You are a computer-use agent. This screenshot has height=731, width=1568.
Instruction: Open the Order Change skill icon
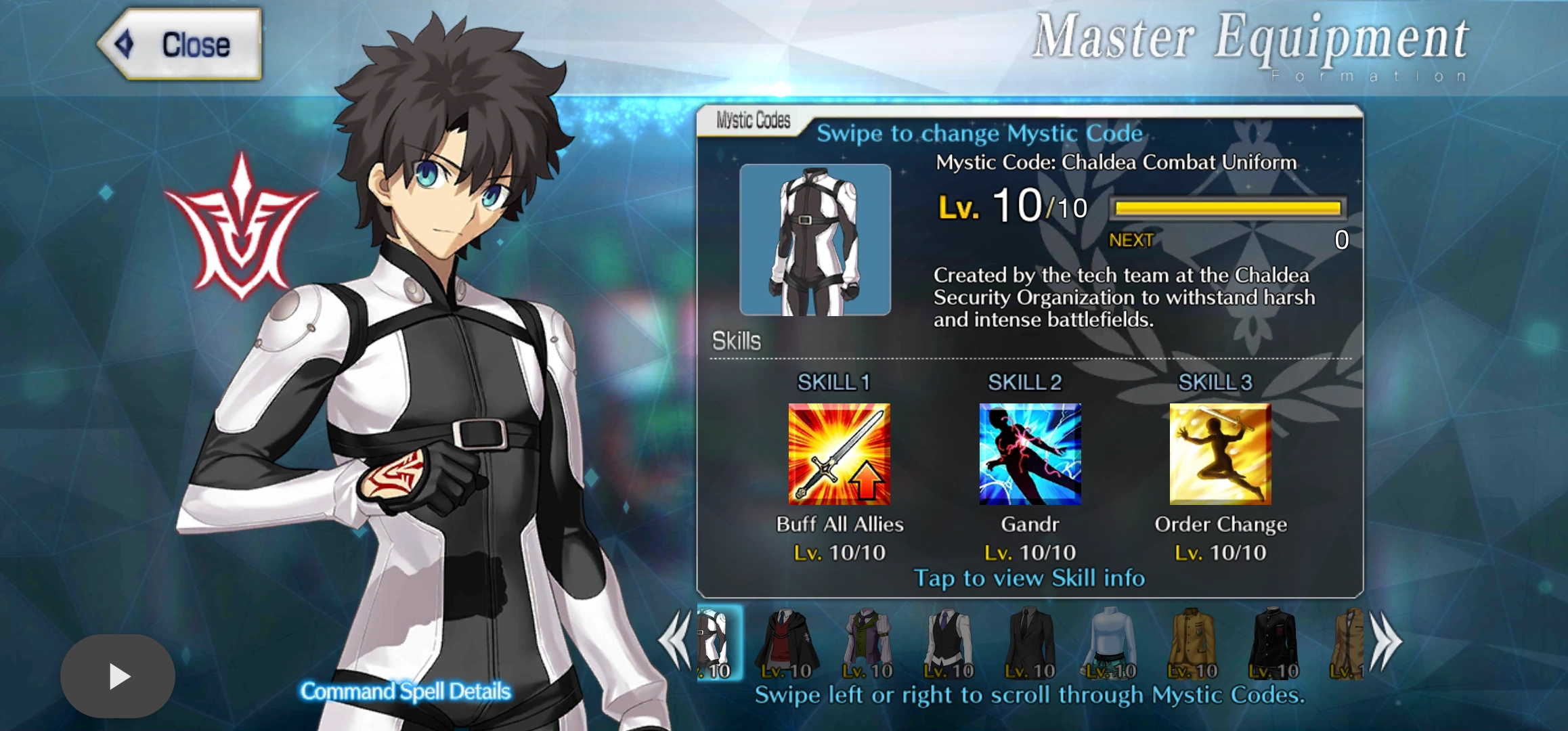click(x=1217, y=452)
